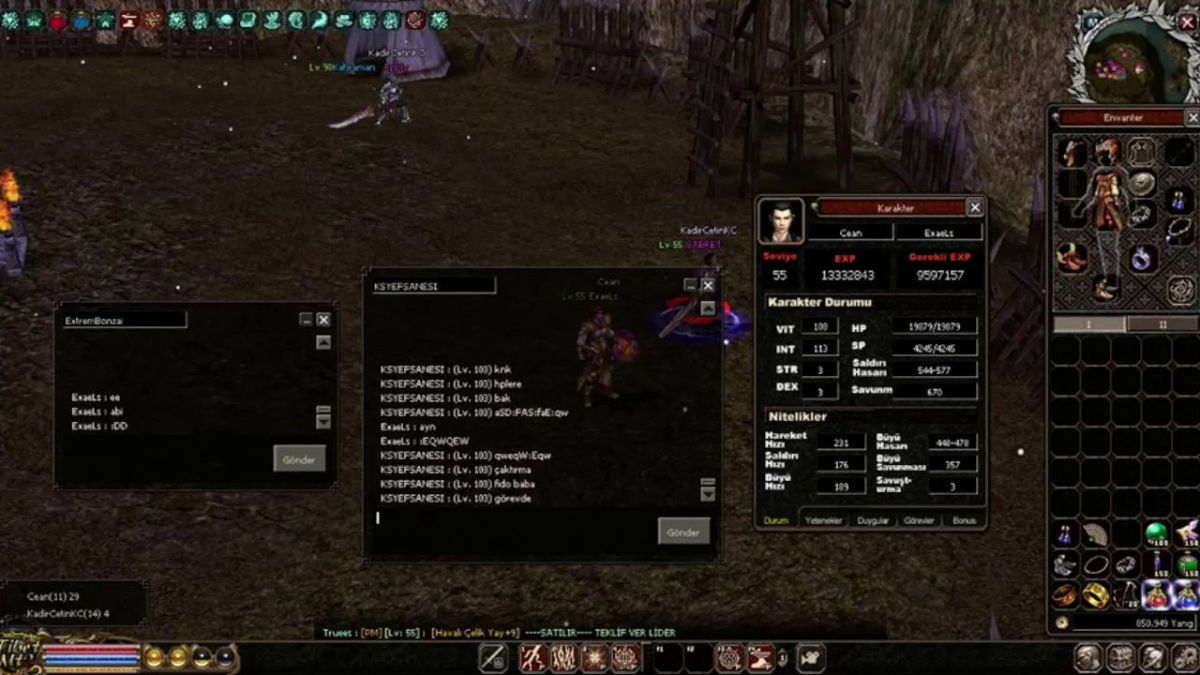Close the Karakter window
This screenshot has width=1200, height=675.
tap(974, 207)
